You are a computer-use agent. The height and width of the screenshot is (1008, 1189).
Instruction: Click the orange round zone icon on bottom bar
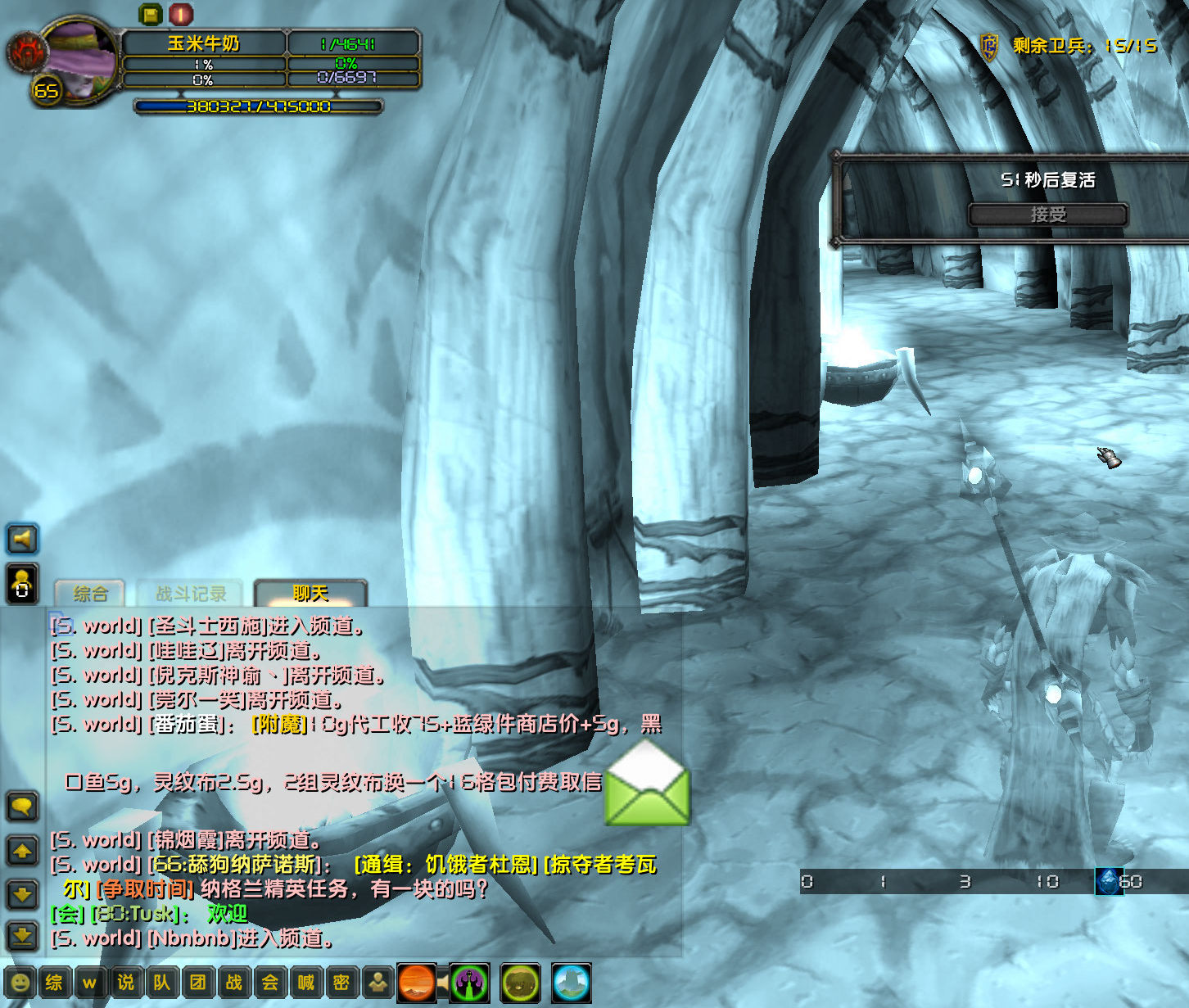point(416,986)
